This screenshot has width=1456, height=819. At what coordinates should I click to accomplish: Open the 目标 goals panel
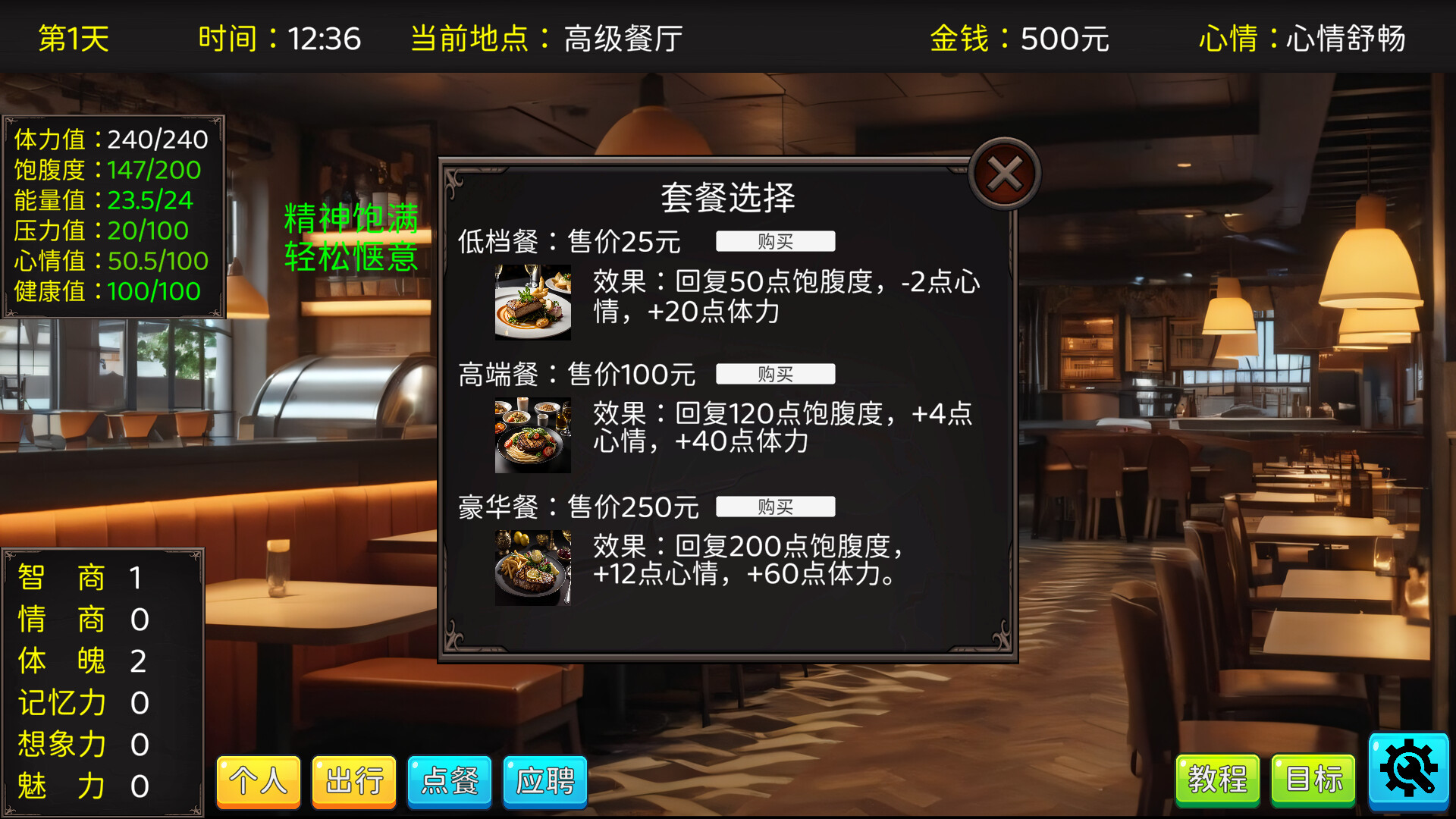tap(1312, 778)
